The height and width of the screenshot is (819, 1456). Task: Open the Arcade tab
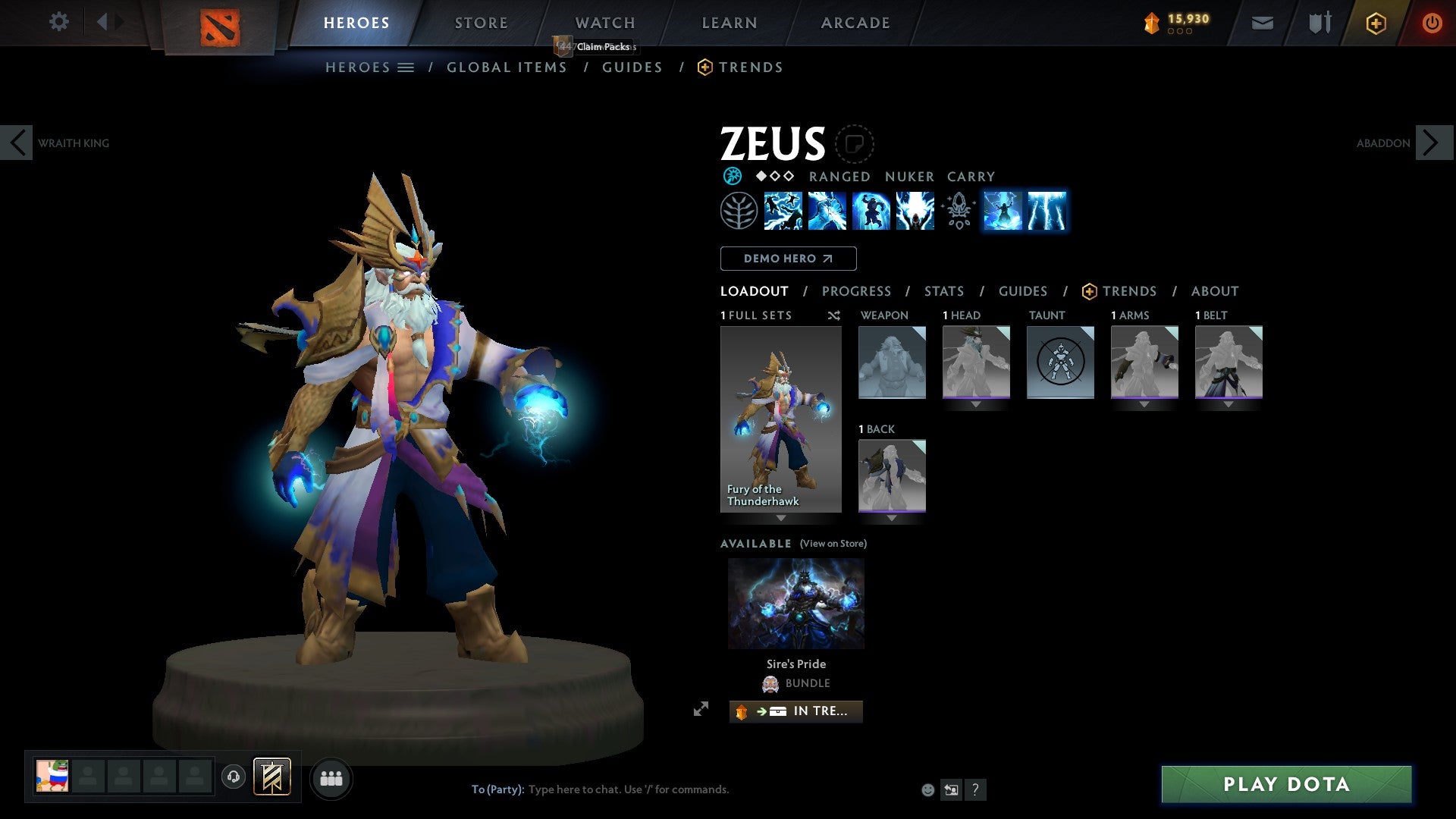point(855,23)
